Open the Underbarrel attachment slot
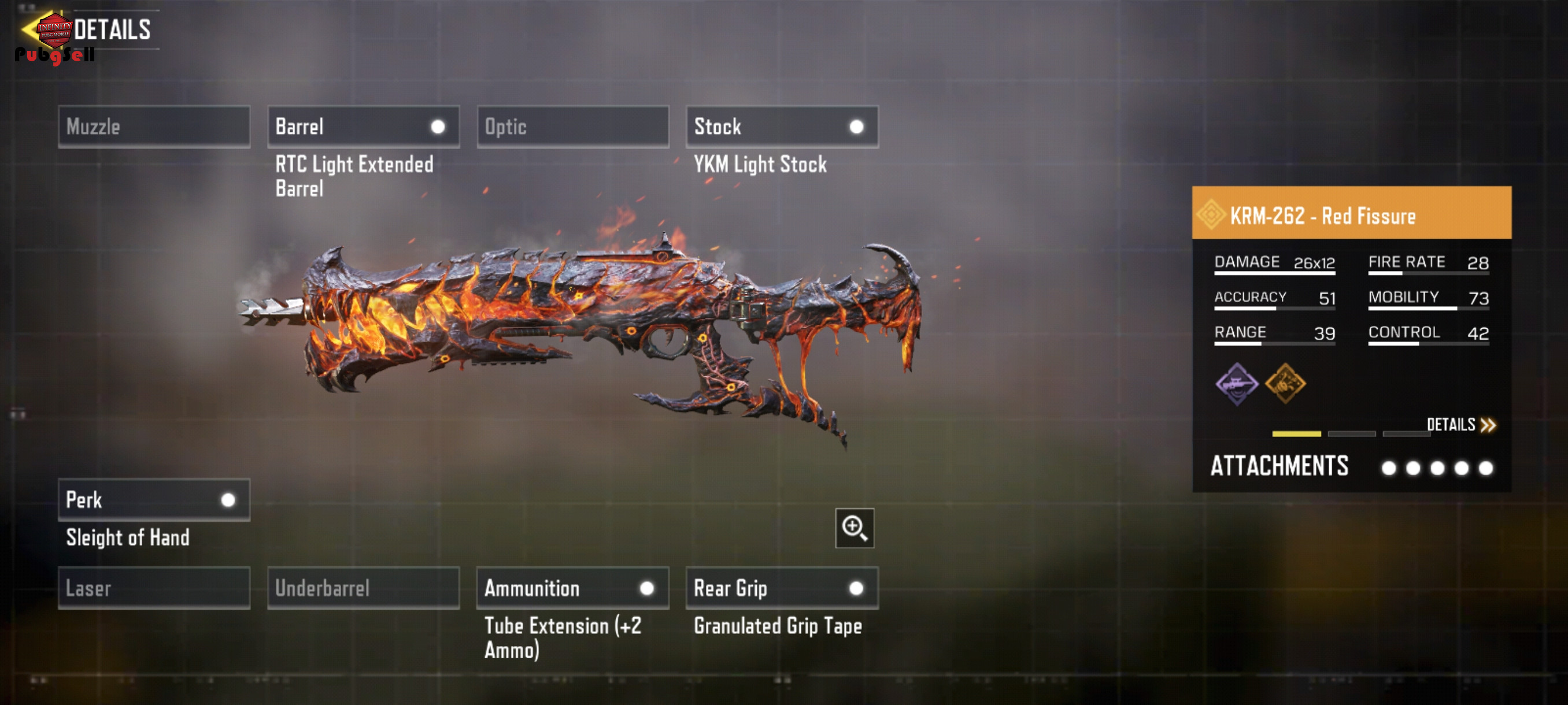This screenshot has height=705, width=1568. [364, 588]
